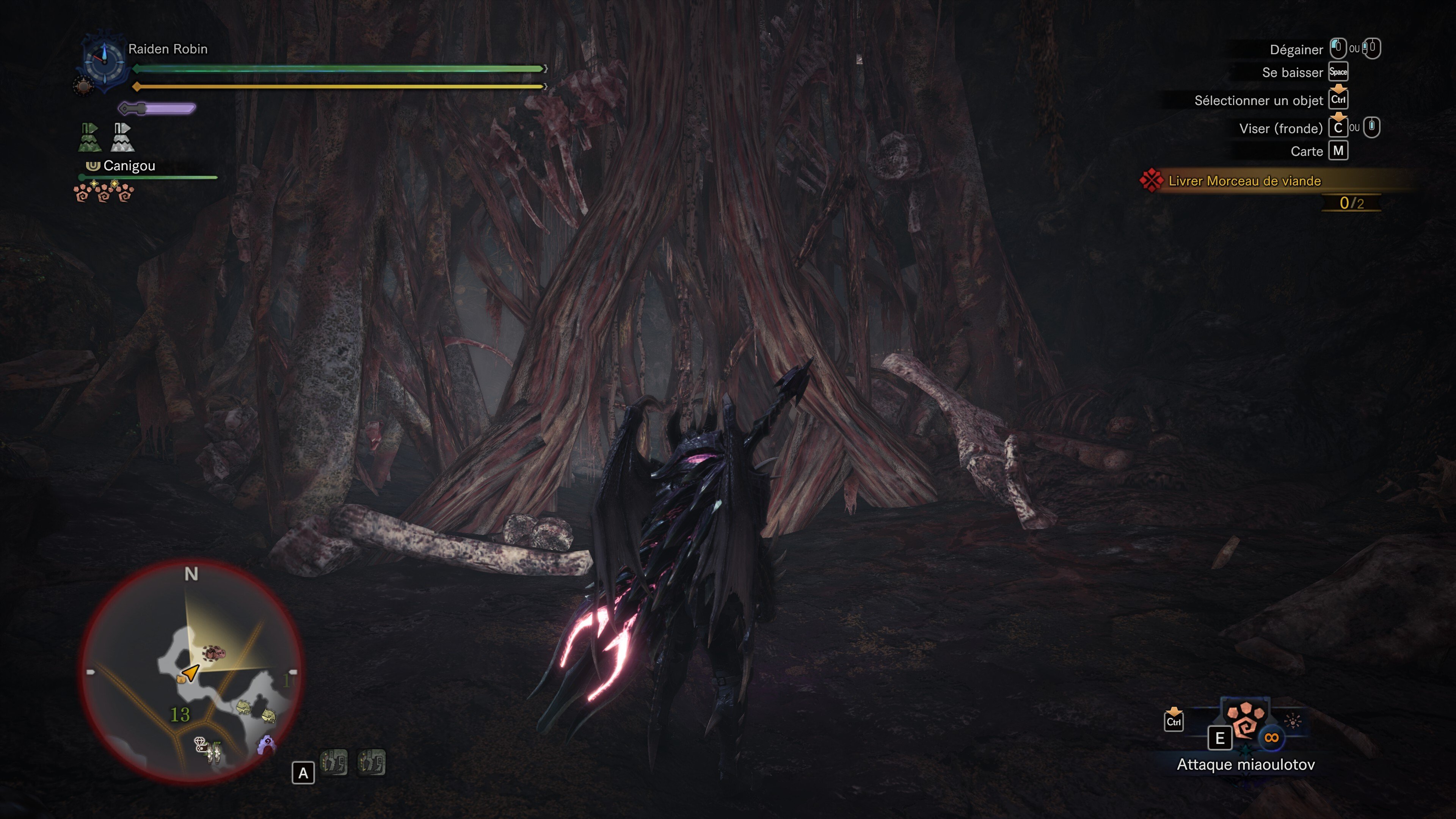Click the sun icon beside the clock
The image size is (1456, 819).
click(x=83, y=86)
